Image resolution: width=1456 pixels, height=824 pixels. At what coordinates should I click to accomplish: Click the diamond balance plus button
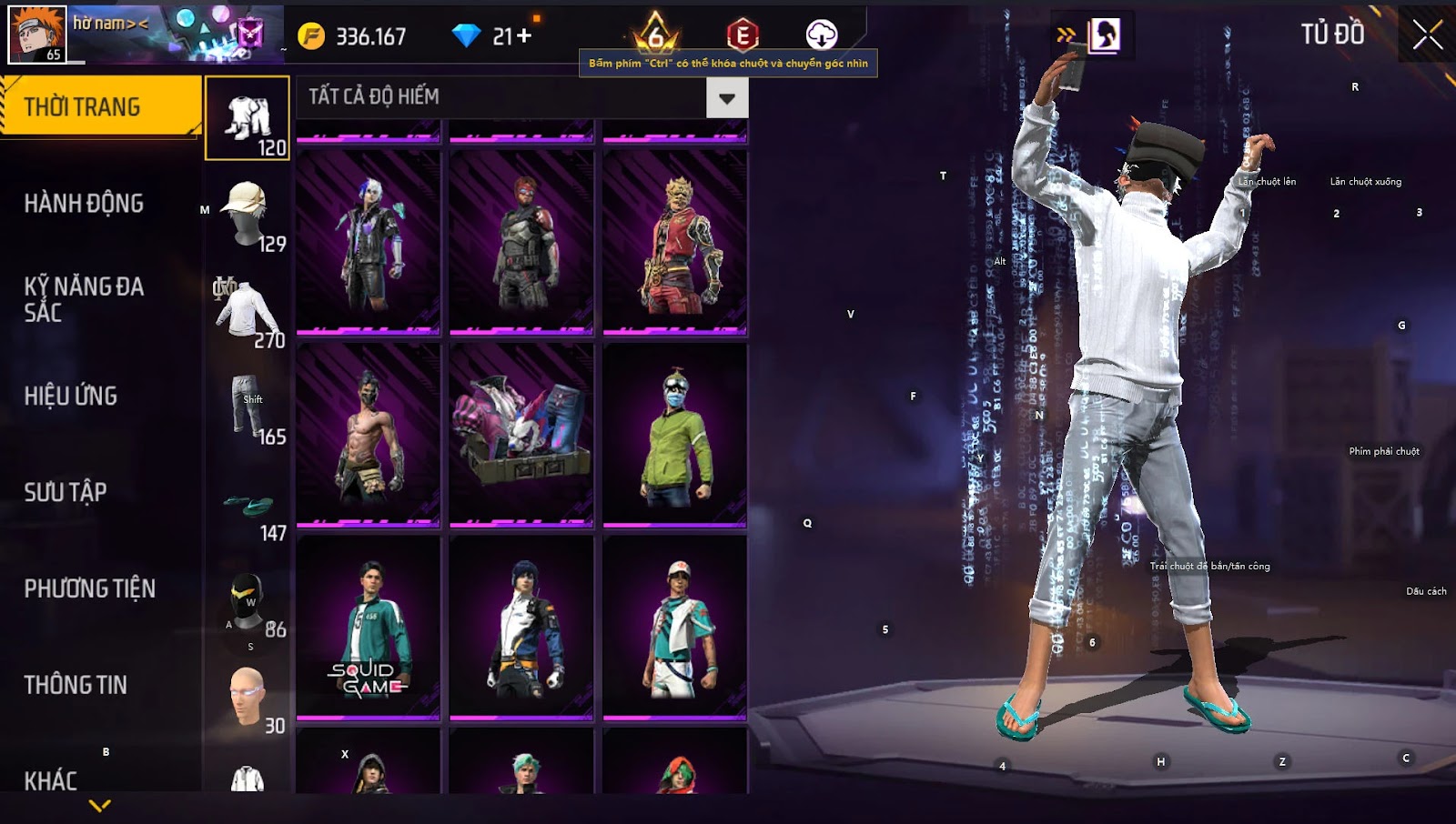(524, 36)
